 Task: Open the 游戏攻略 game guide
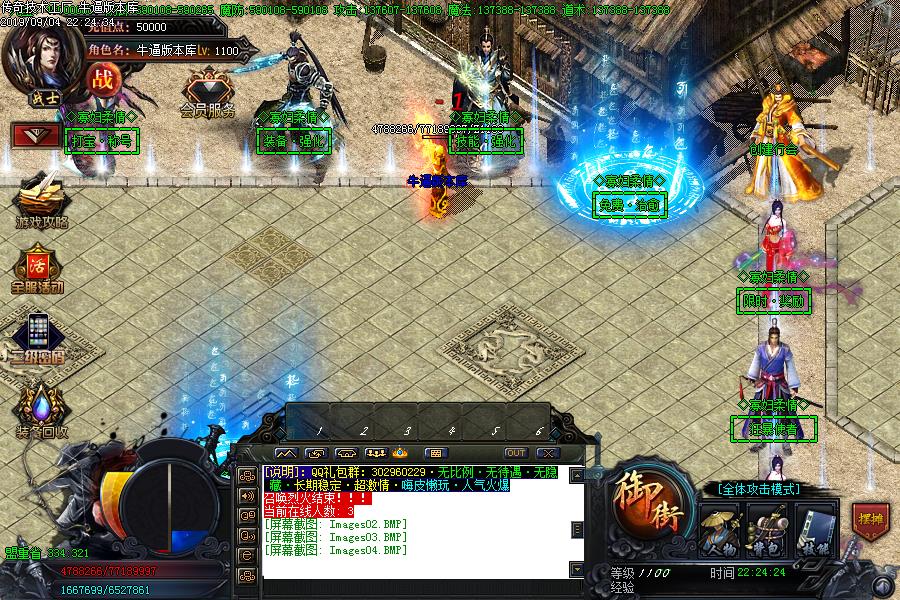coord(40,198)
